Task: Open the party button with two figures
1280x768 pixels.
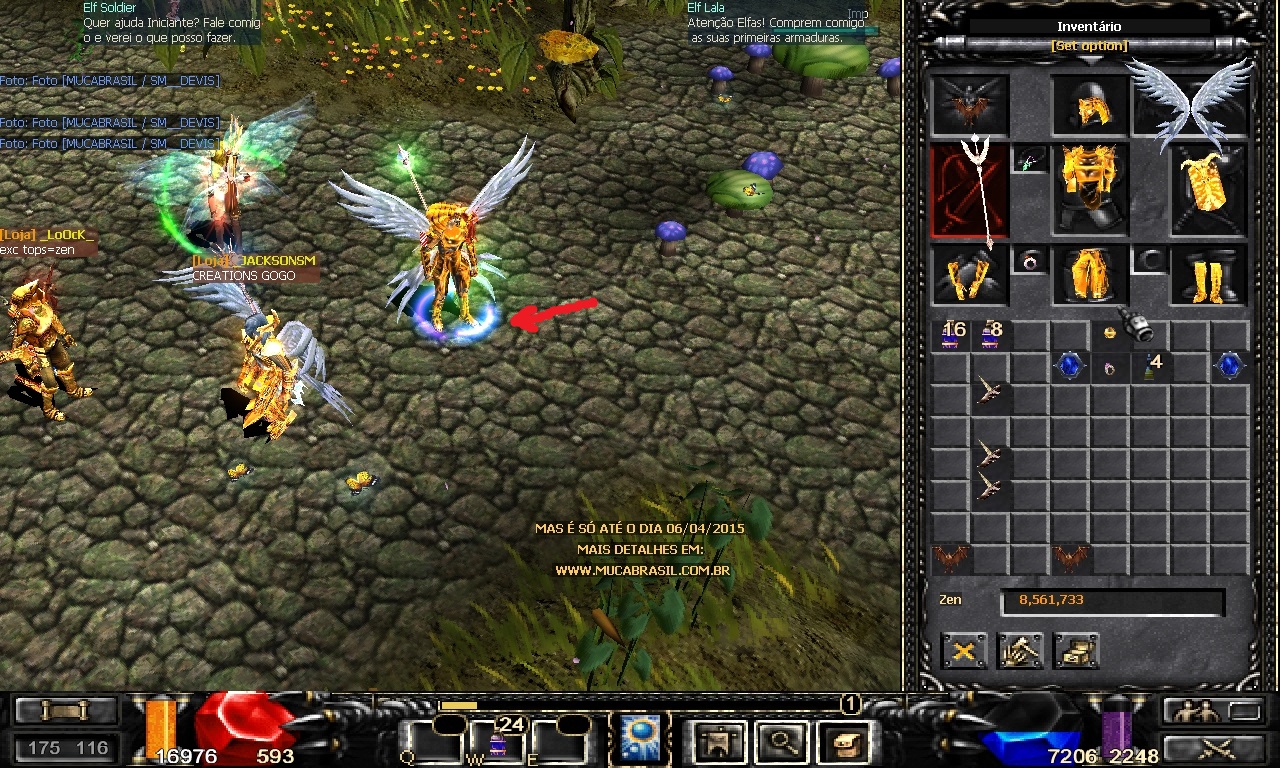Action: click(1193, 711)
